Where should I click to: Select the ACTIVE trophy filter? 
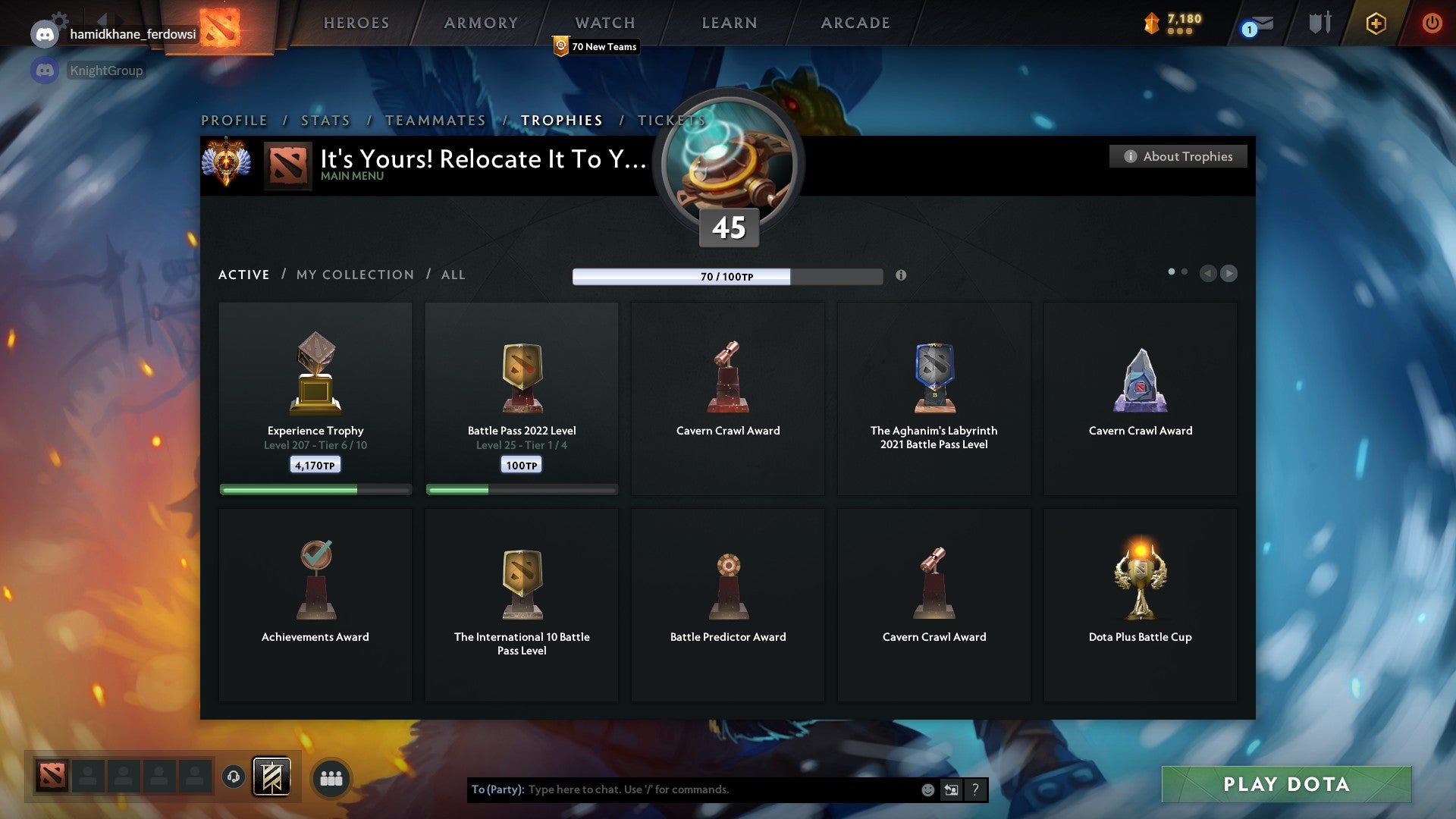tap(243, 275)
